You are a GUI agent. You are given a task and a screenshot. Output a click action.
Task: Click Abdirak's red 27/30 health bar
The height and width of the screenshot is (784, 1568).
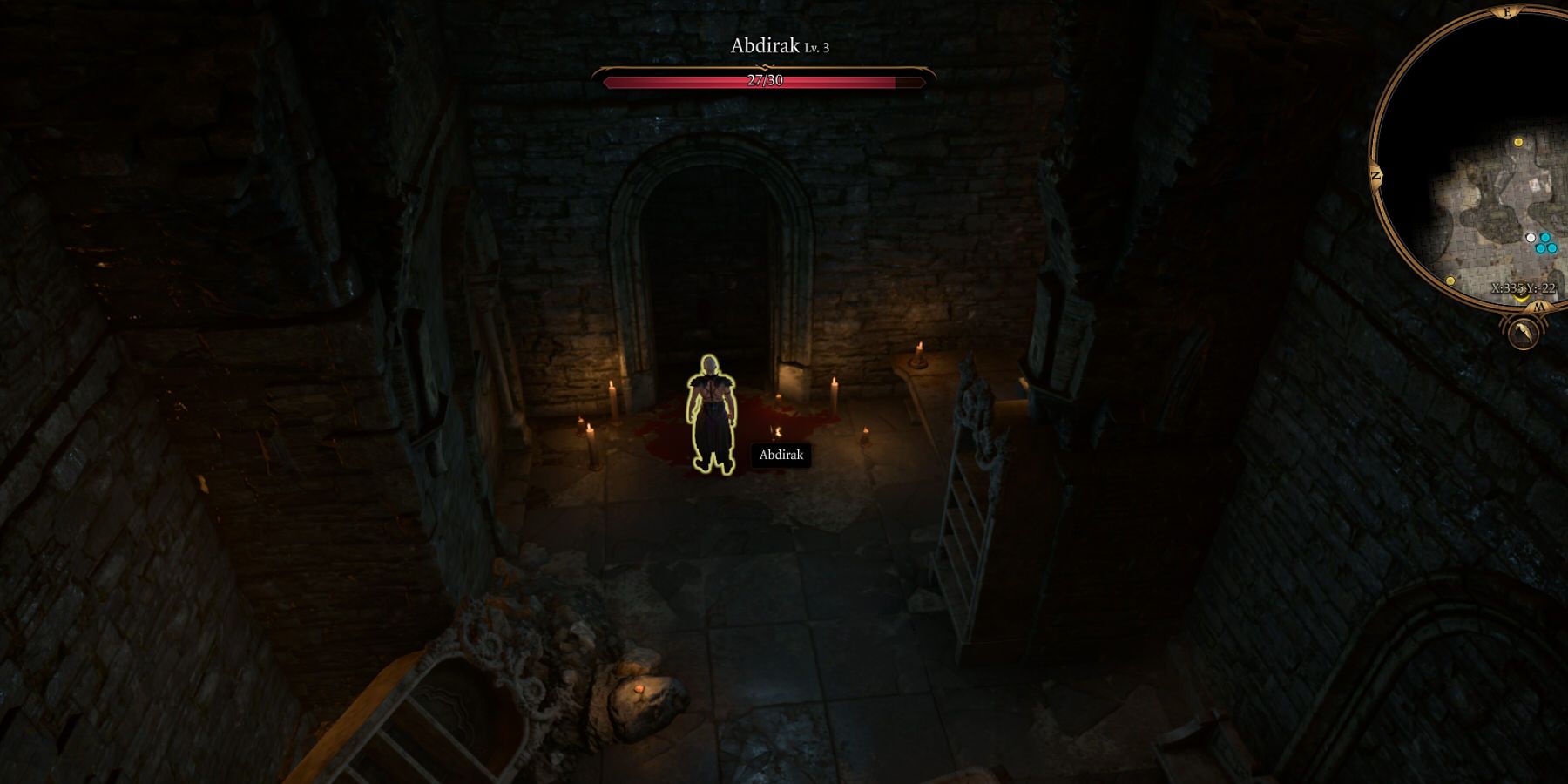[765, 82]
